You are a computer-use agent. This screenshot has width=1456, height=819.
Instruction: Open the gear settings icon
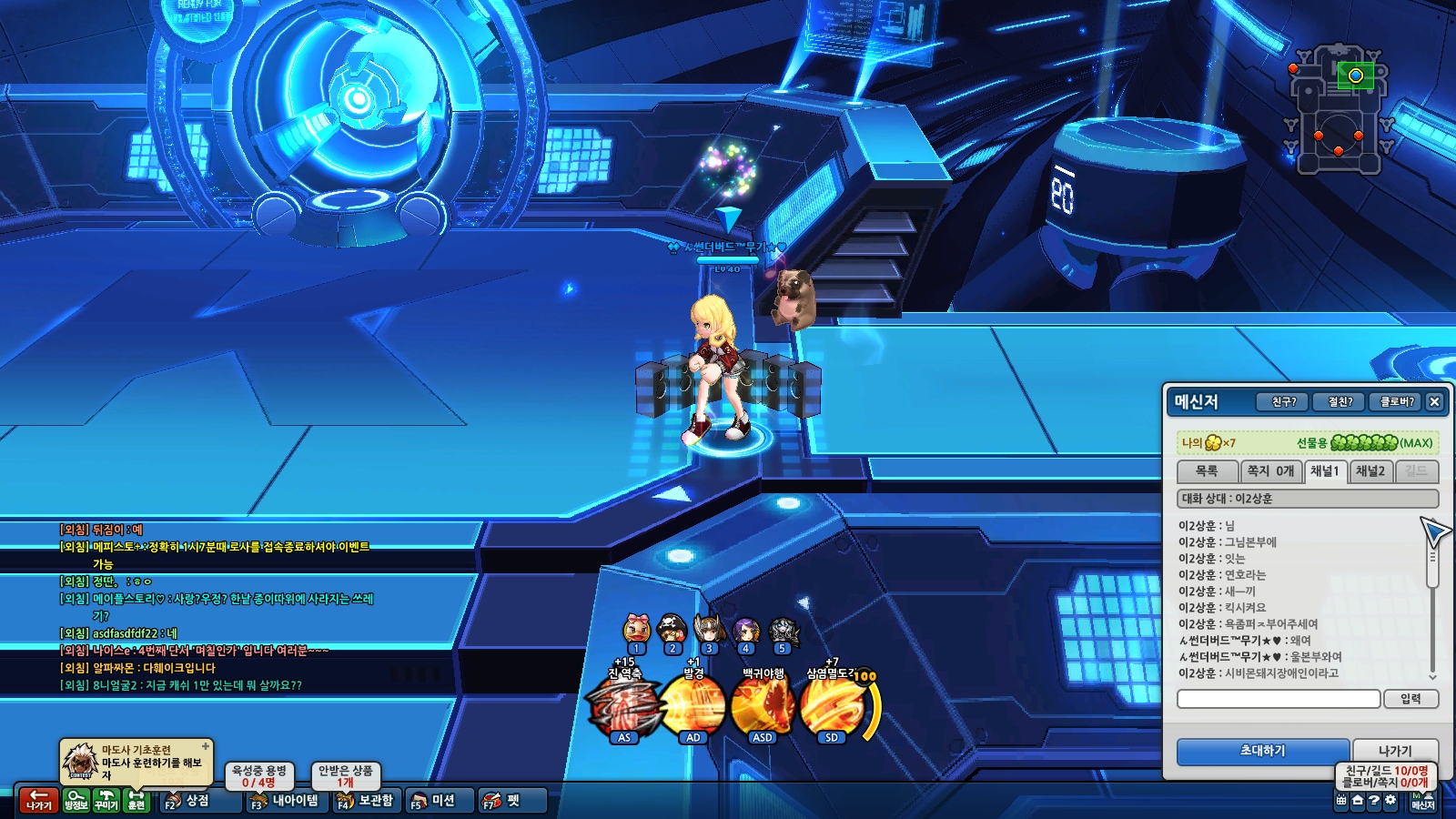click(1390, 801)
